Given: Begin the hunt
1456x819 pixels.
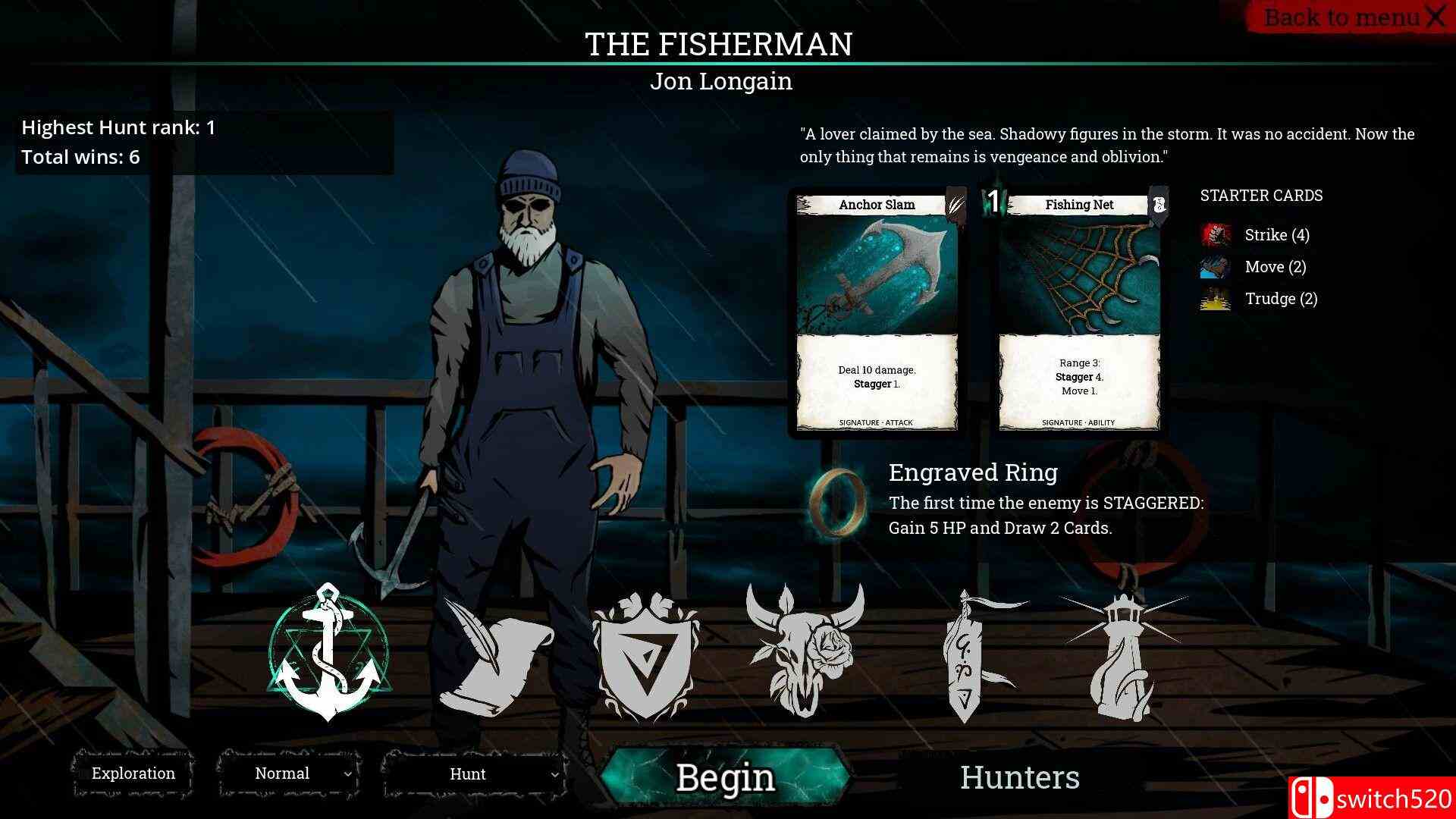Looking at the screenshot, I should (725, 777).
